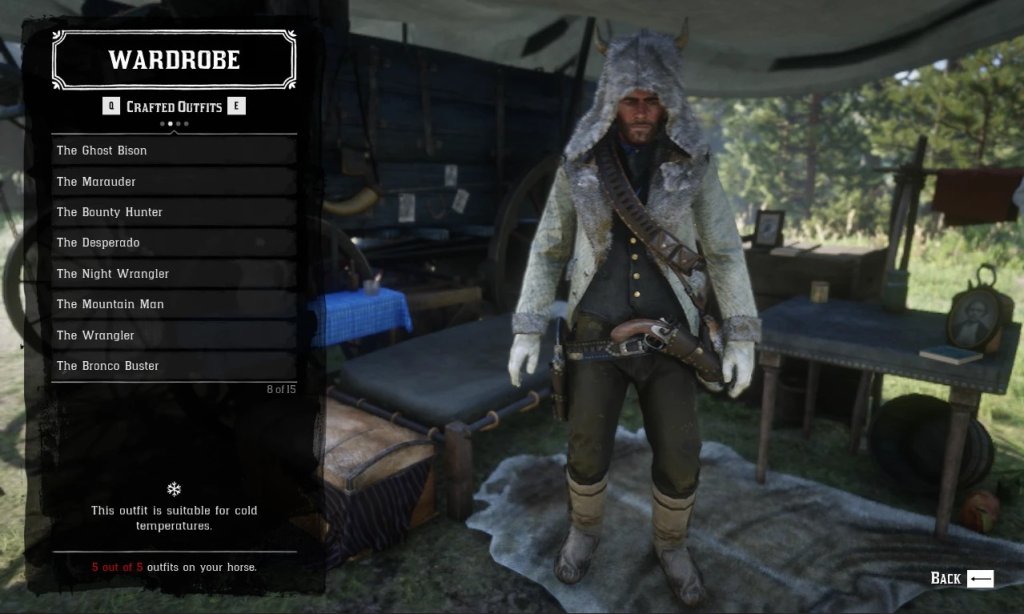This screenshot has height=614, width=1024.
Task: Choose The Marauder outfit
Action: click(174, 182)
